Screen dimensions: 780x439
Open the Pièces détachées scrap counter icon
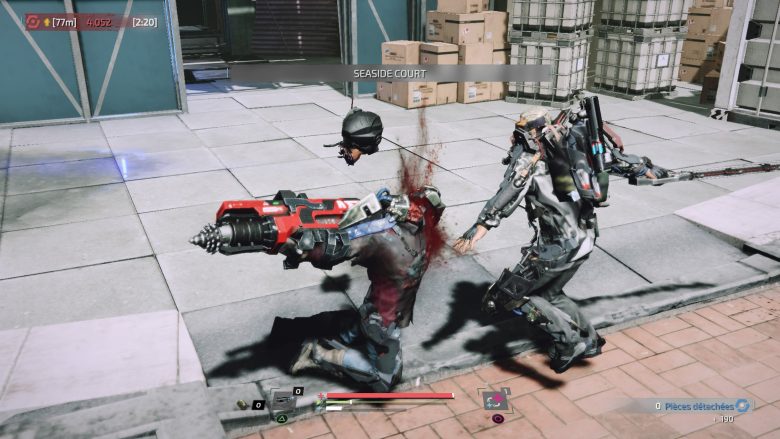coord(742,406)
